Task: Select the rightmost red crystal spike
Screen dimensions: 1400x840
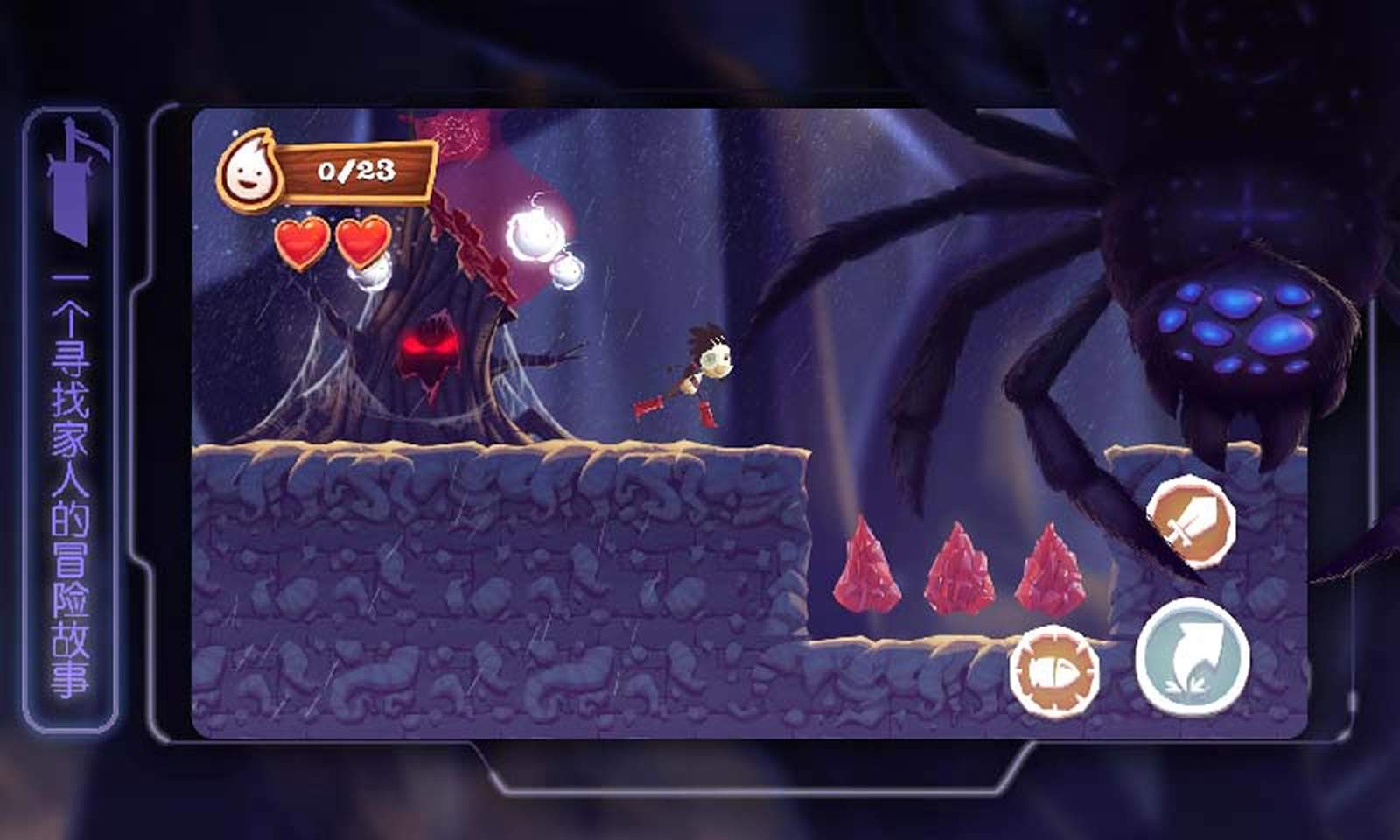Action: [x=1048, y=569]
